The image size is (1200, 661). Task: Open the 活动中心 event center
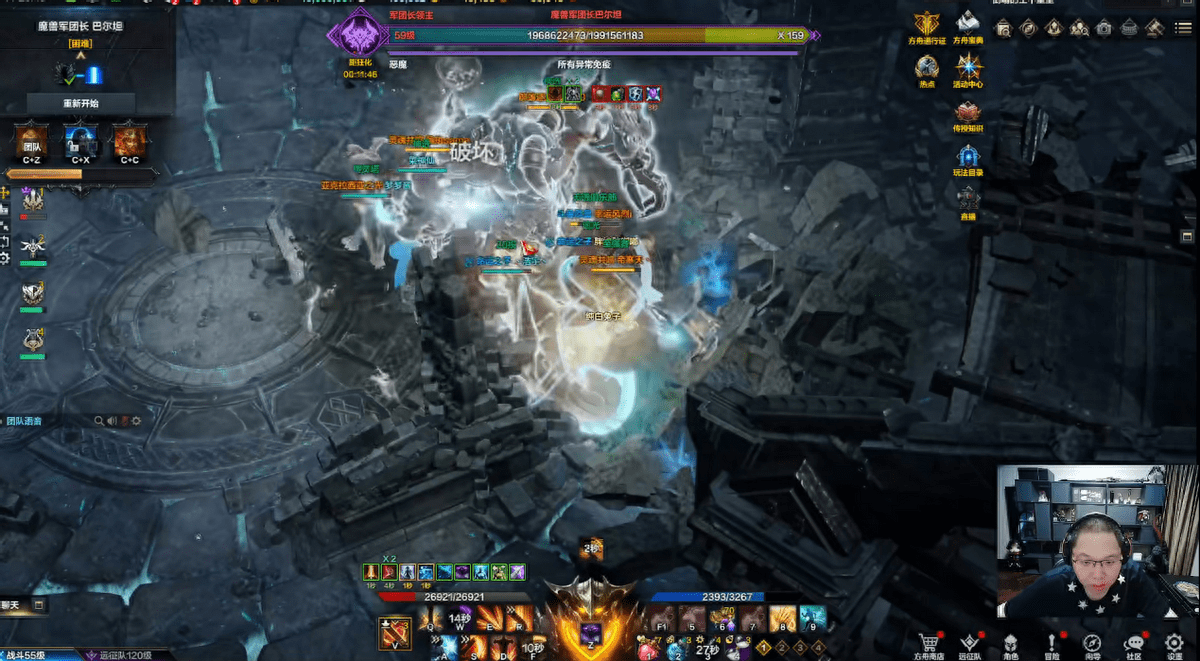click(x=968, y=69)
